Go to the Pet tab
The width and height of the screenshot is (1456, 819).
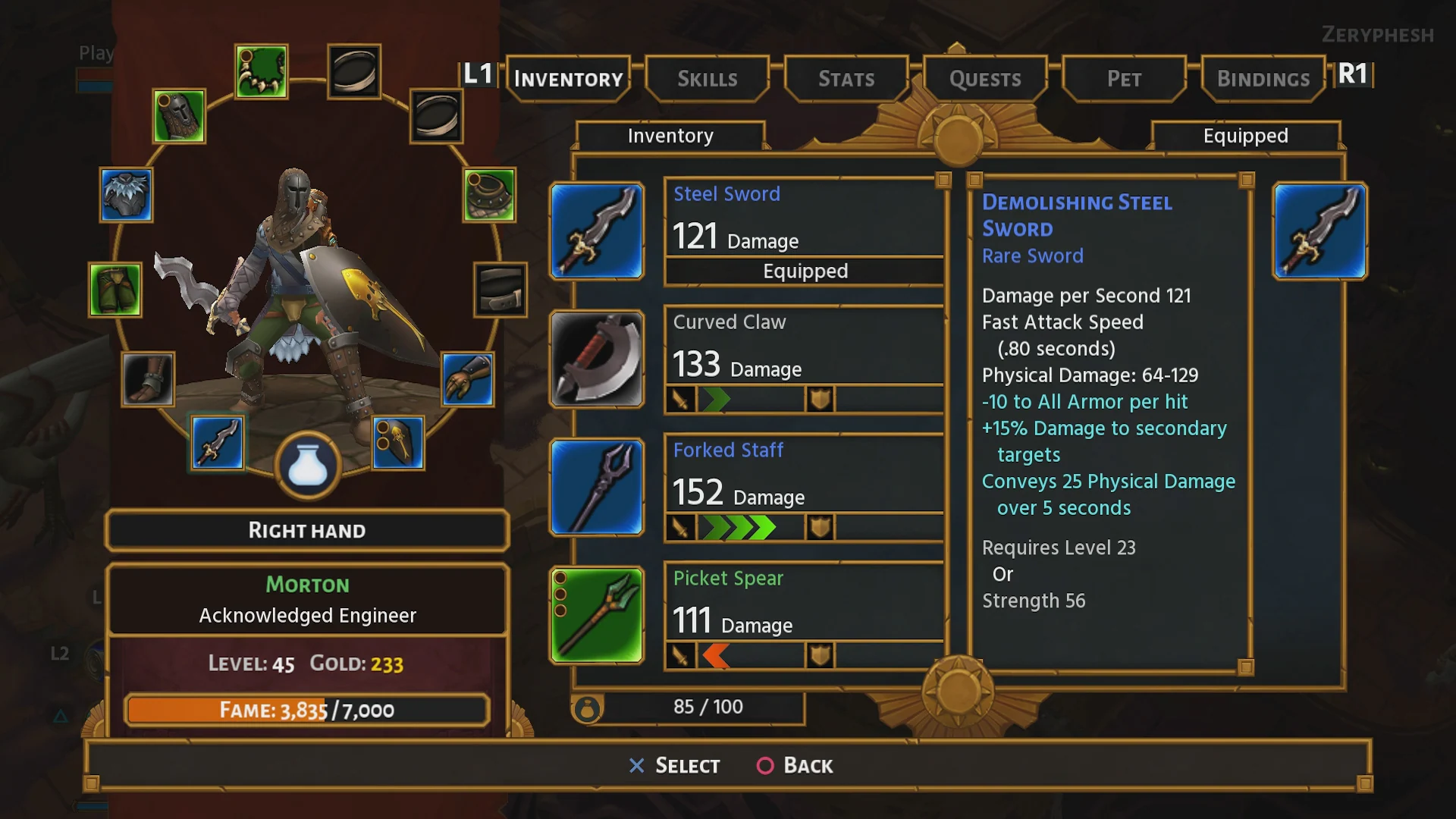click(1124, 79)
